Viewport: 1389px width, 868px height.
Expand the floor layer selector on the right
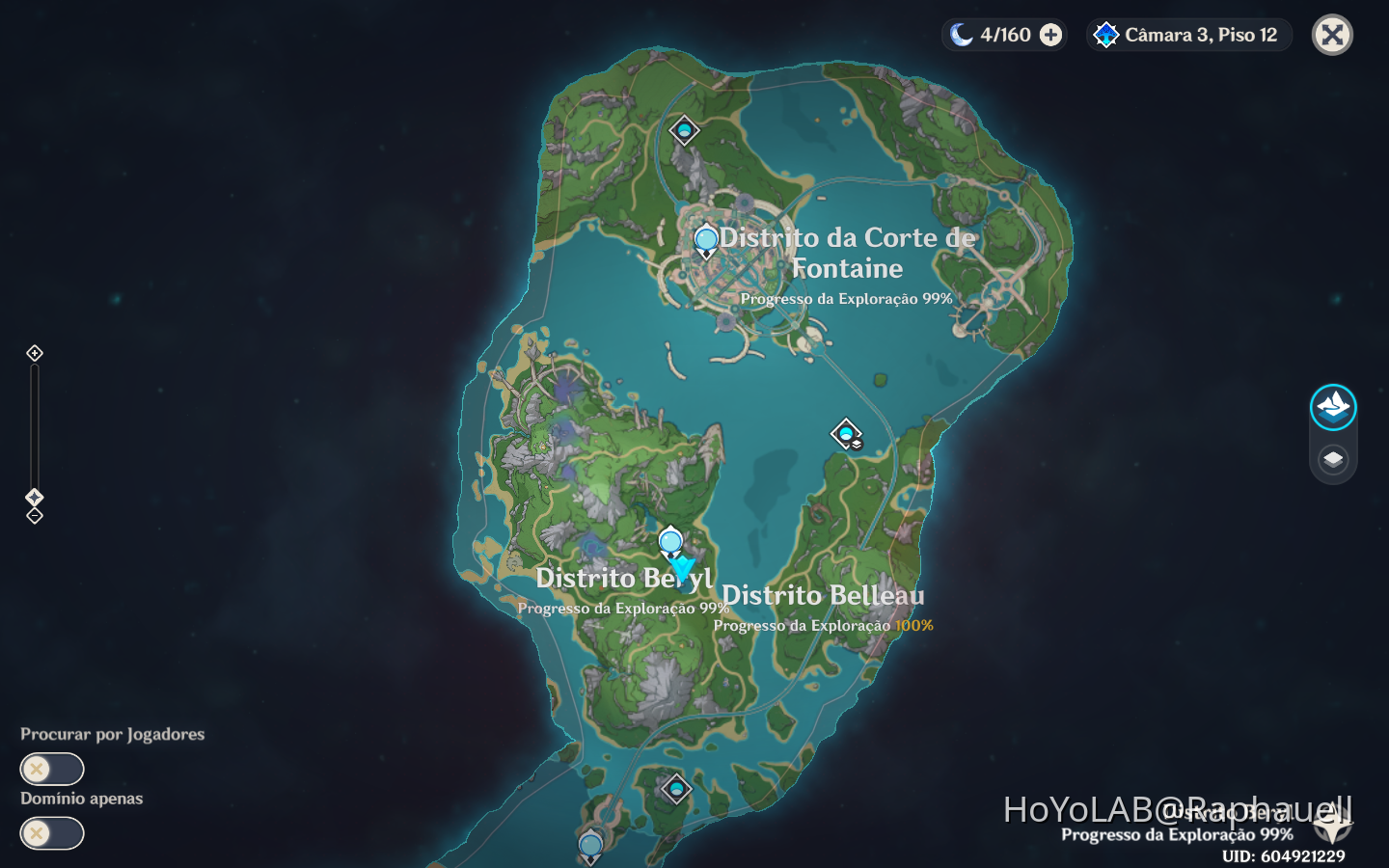[x=1332, y=459]
